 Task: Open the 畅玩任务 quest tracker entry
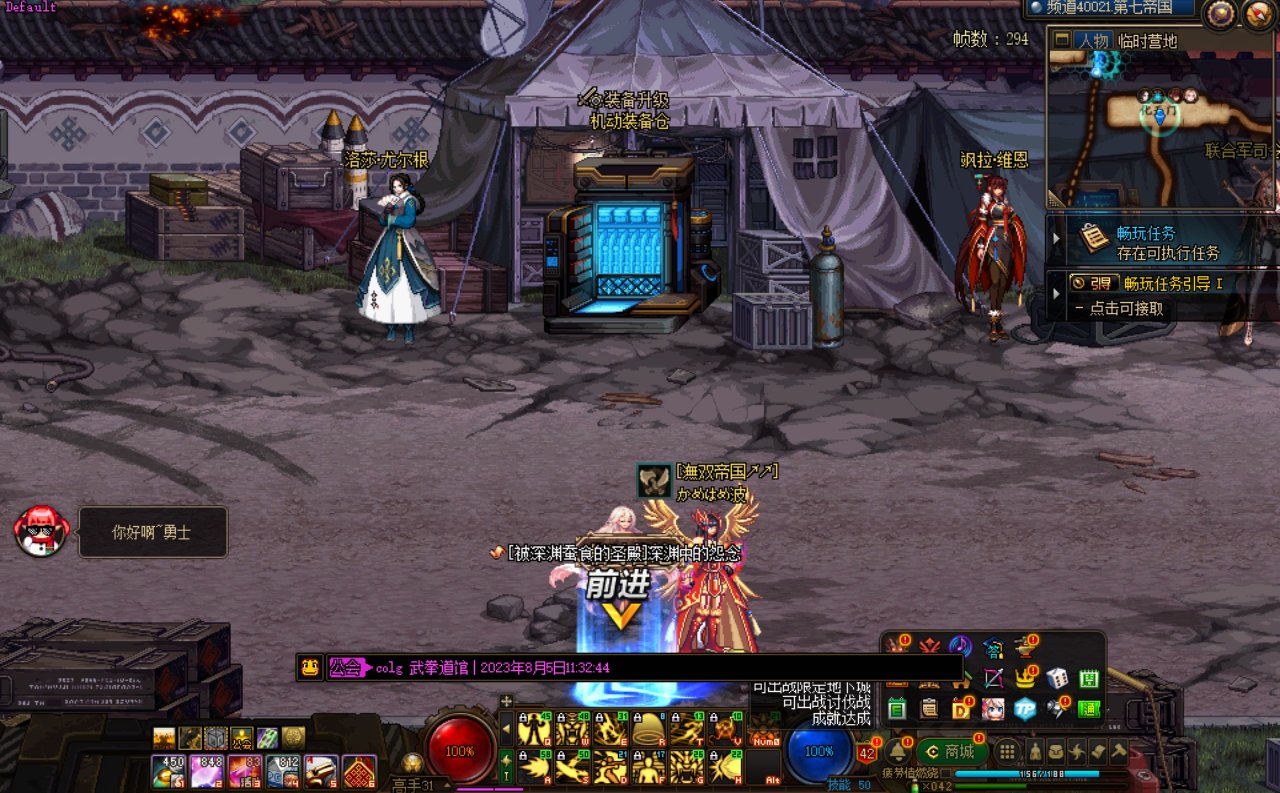pyautogui.click(x=1150, y=242)
